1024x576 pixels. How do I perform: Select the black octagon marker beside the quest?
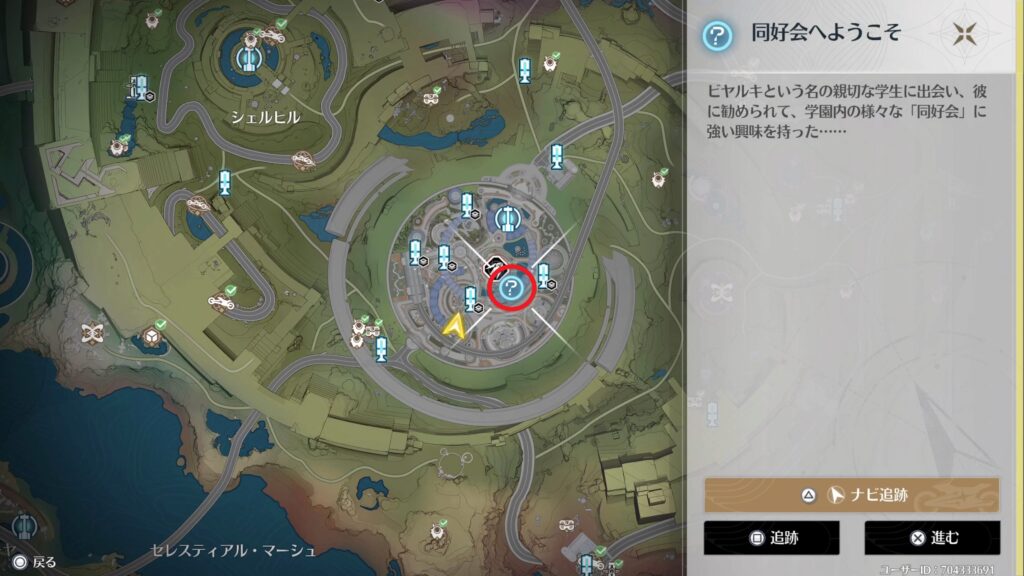[x=494, y=265]
